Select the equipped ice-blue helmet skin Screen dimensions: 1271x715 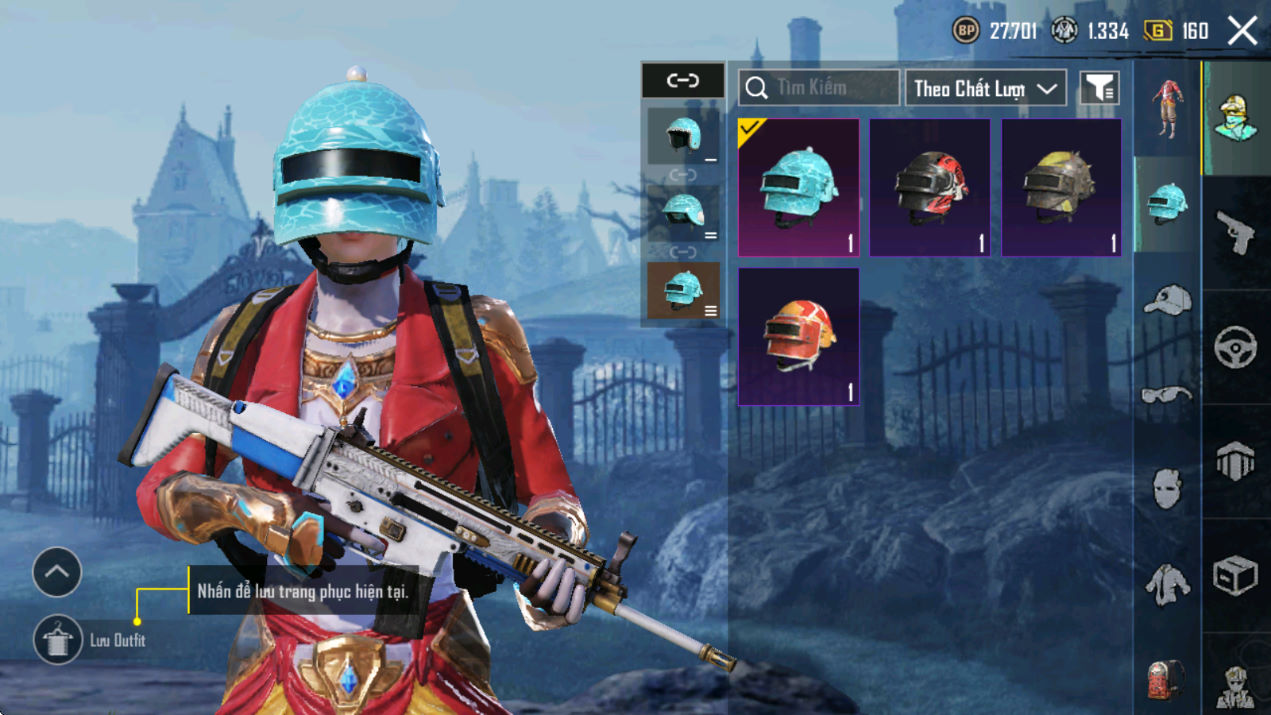pyautogui.click(x=798, y=188)
